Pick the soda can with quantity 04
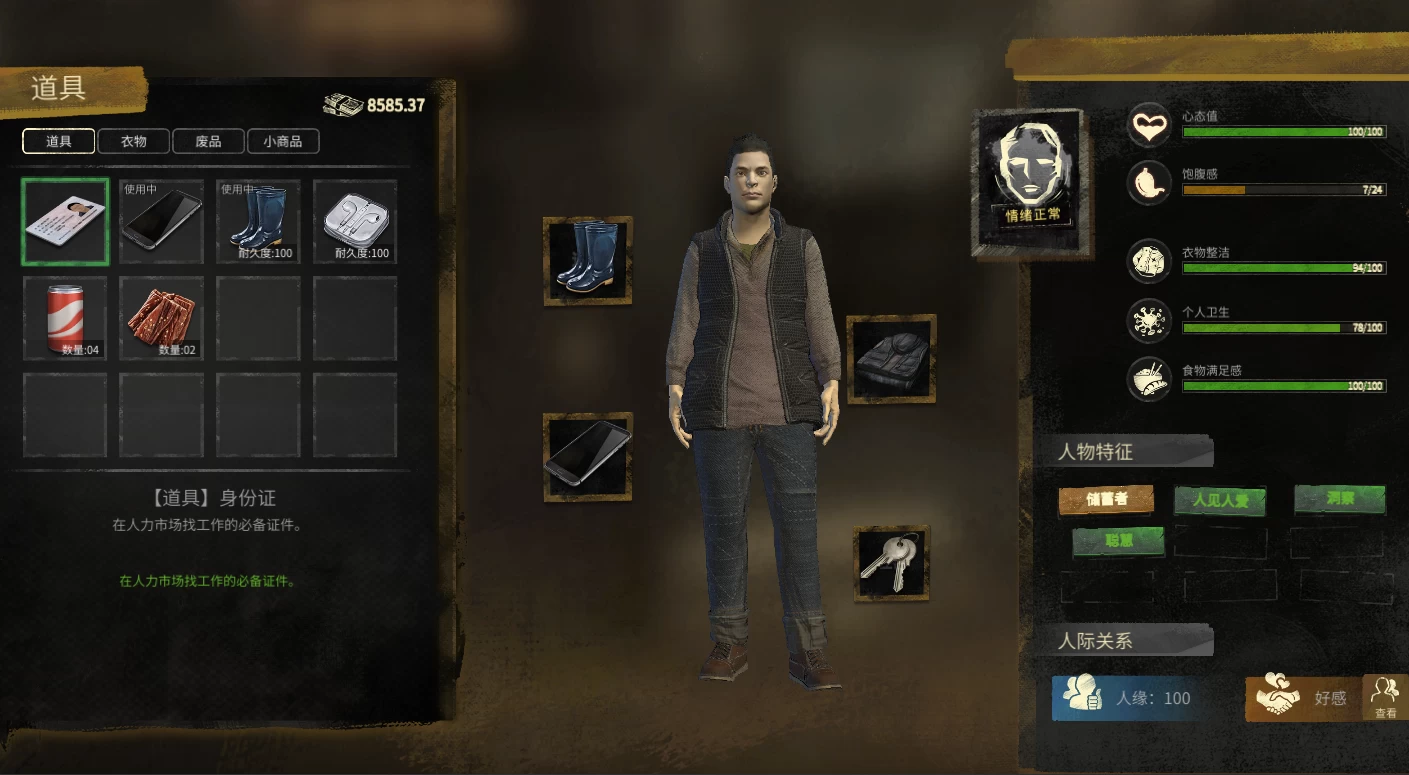This screenshot has height=775, width=1409. pos(65,318)
